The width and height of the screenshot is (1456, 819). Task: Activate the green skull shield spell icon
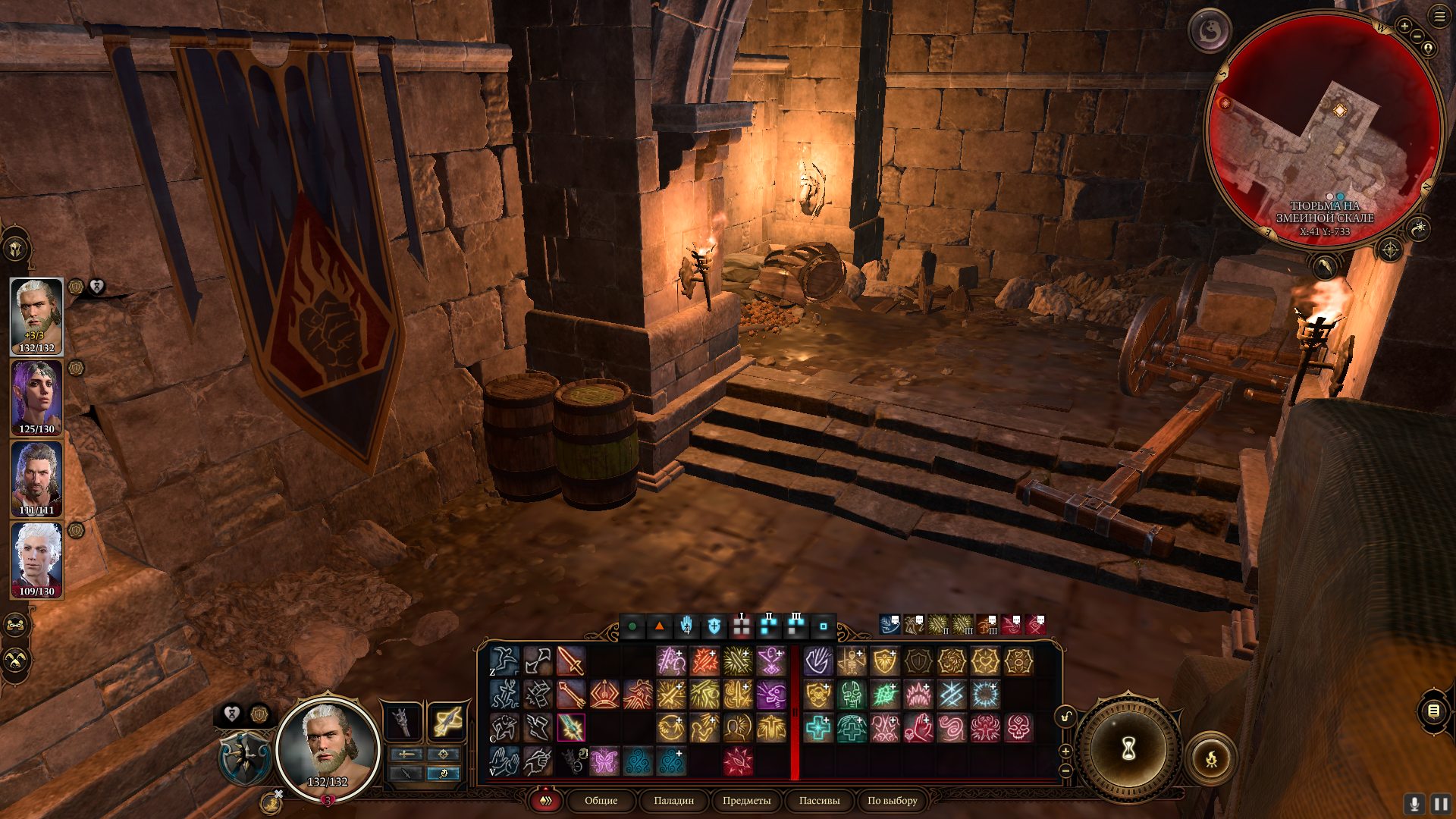click(852, 695)
